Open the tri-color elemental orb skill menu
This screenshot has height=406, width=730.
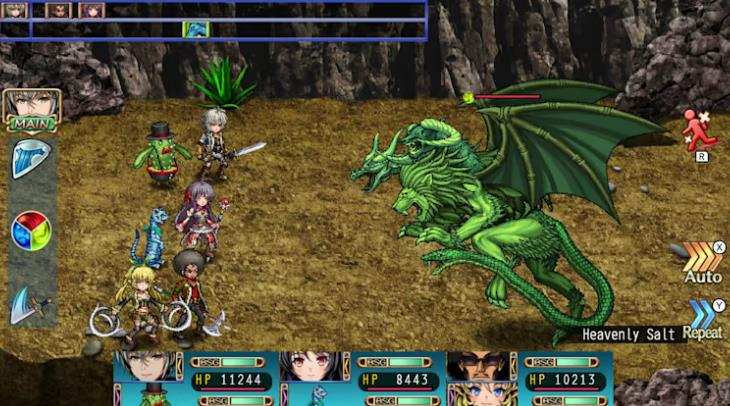coord(31,231)
